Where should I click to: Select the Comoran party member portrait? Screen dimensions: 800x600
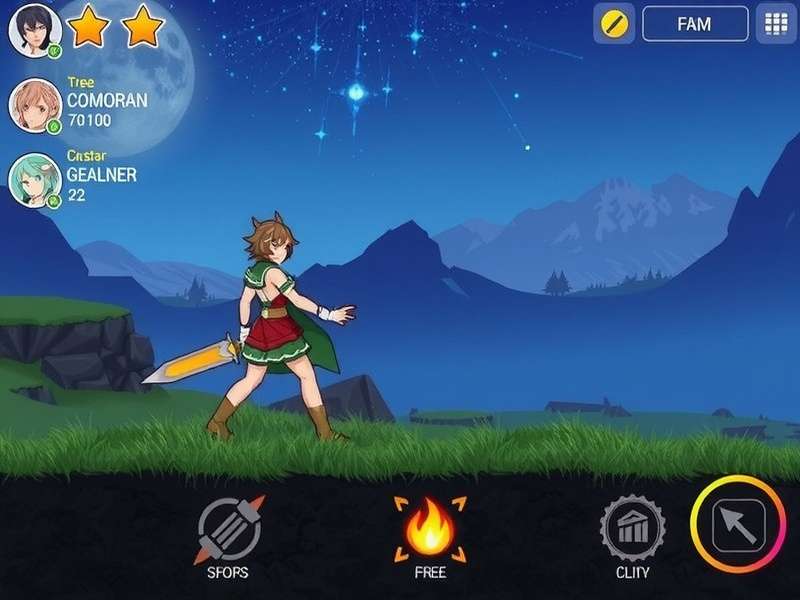point(35,105)
